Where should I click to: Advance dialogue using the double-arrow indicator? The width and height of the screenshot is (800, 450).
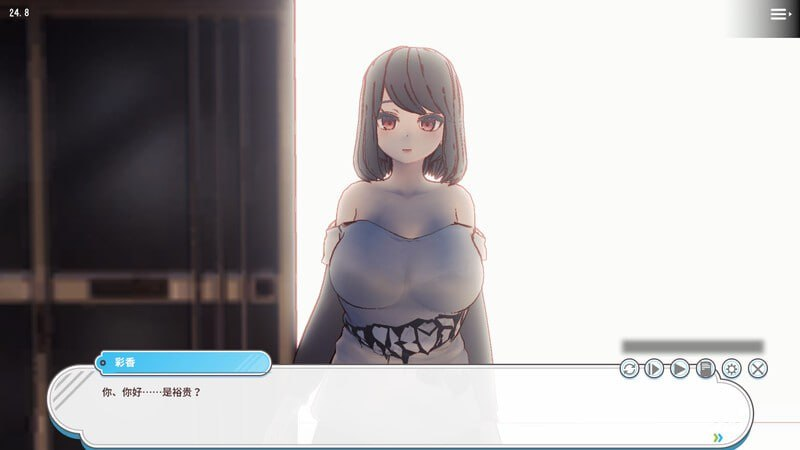(718, 437)
